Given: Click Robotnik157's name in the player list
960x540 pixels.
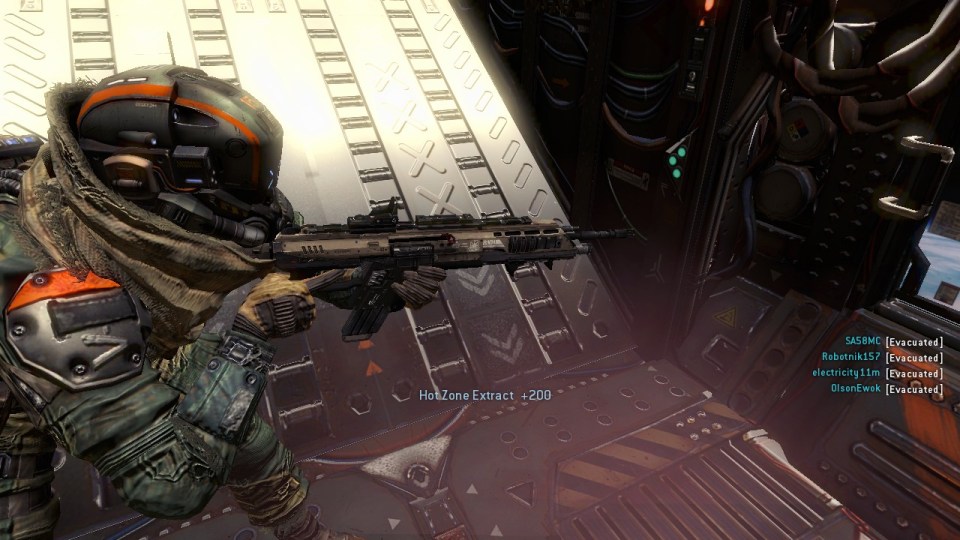Looking at the screenshot, I should pos(851,357).
